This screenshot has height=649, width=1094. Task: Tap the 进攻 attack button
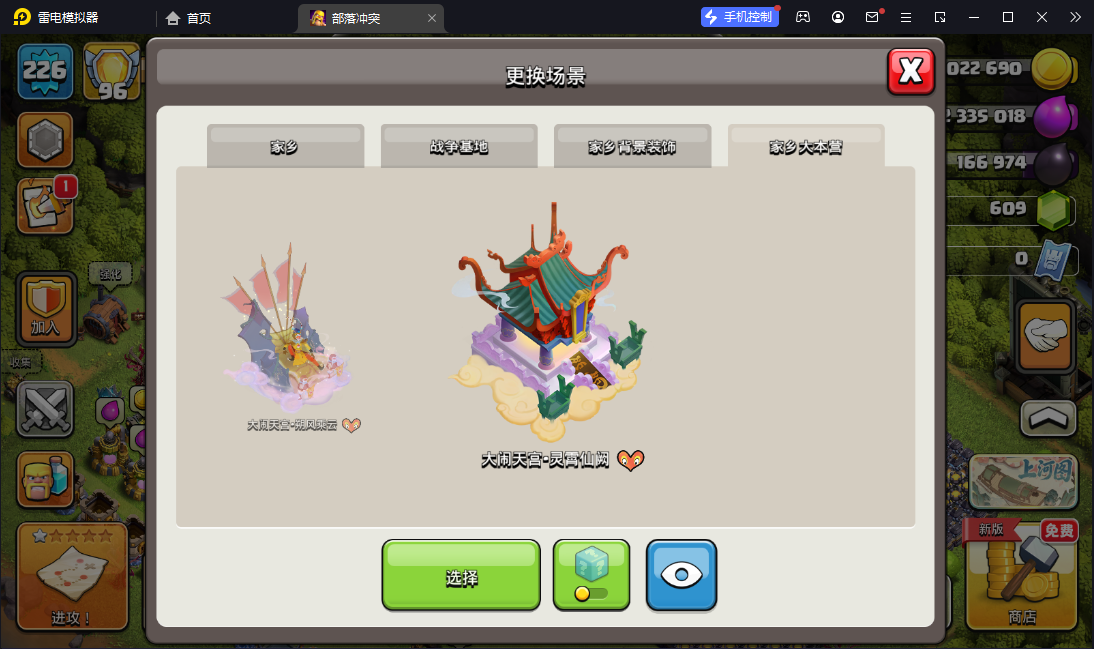click(x=72, y=578)
